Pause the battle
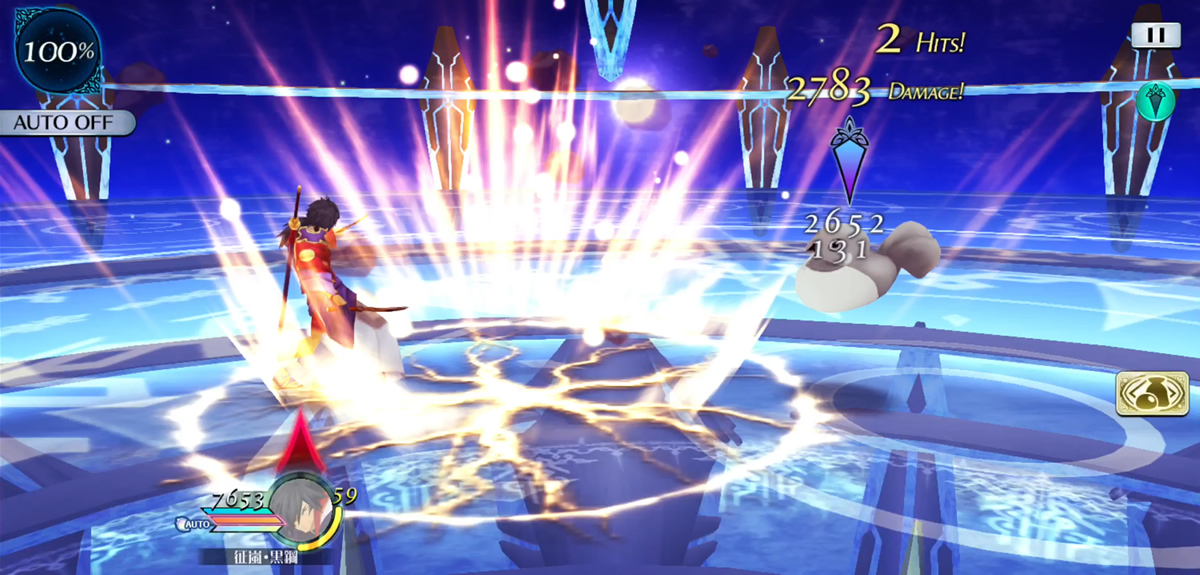 coord(1156,34)
